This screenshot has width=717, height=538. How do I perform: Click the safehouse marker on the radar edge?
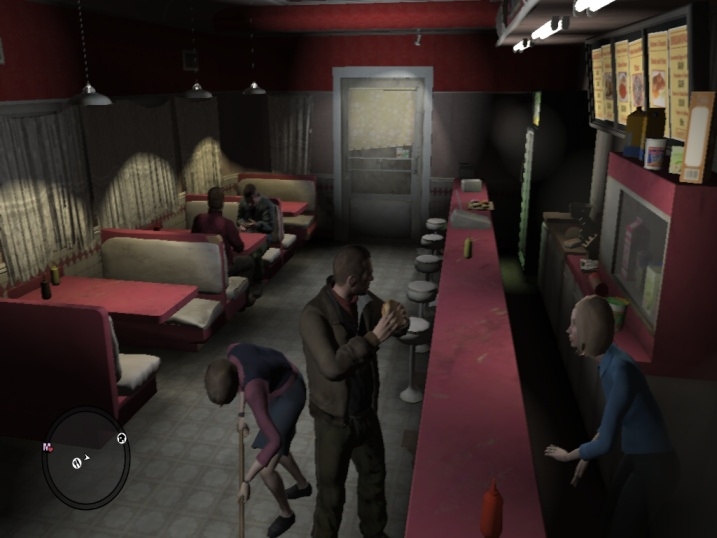click(122, 438)
